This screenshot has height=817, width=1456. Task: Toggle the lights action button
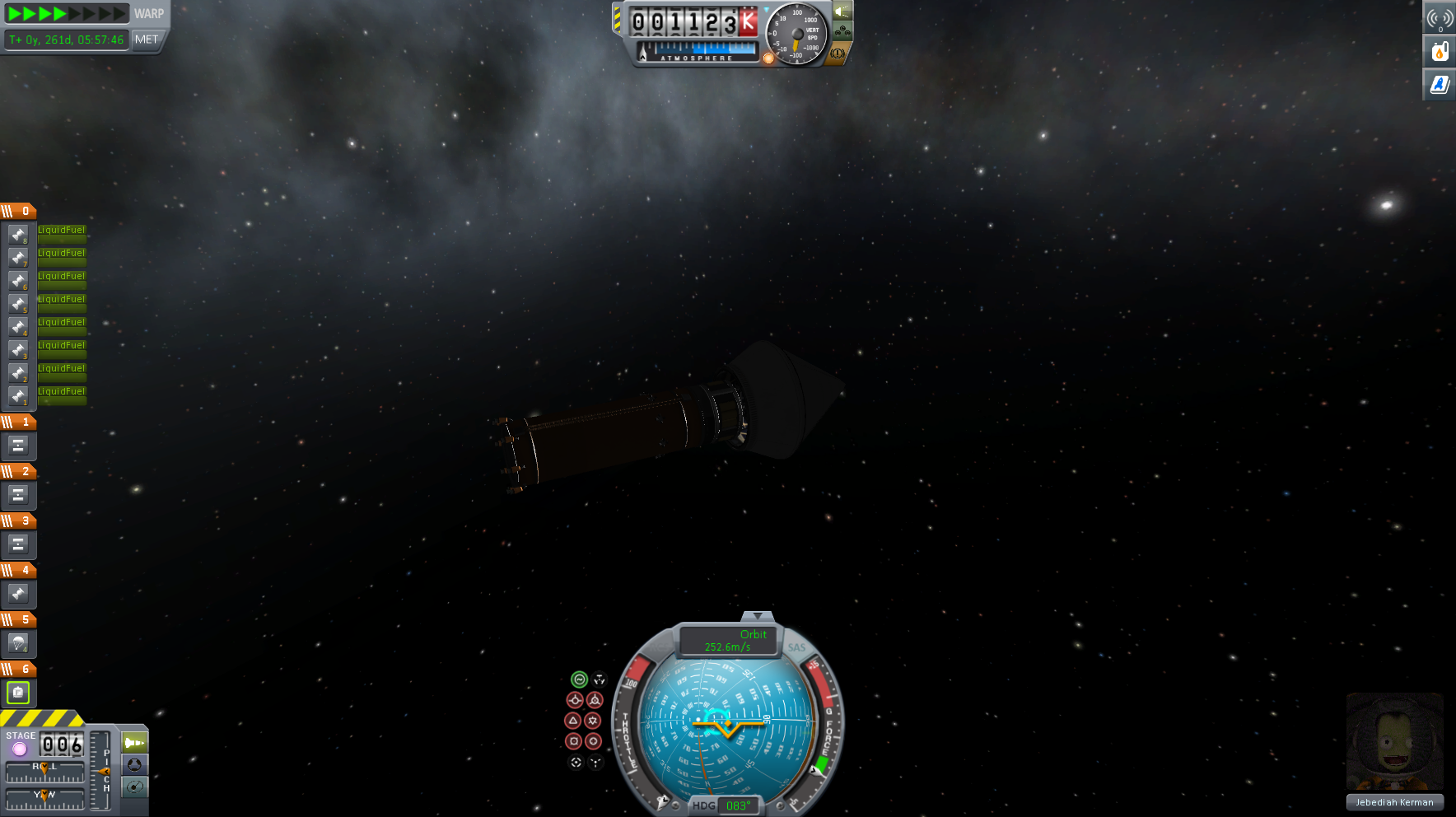(x=842, y=12)
